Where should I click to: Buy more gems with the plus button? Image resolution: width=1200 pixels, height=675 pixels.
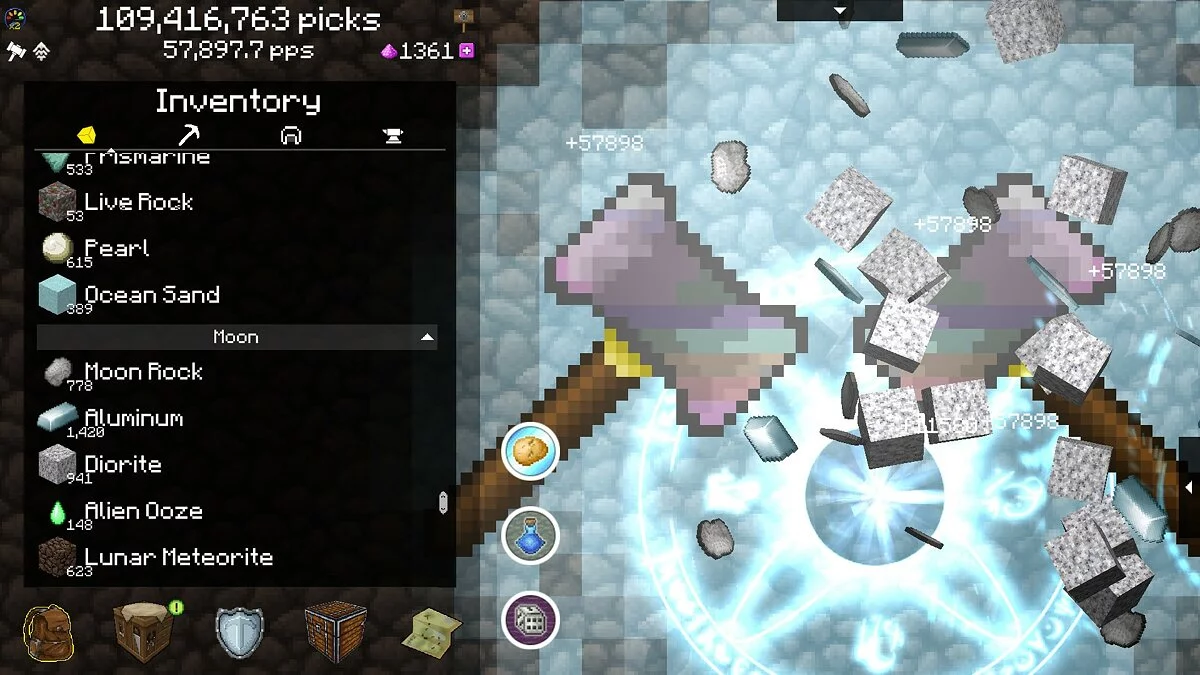[466, 51]
